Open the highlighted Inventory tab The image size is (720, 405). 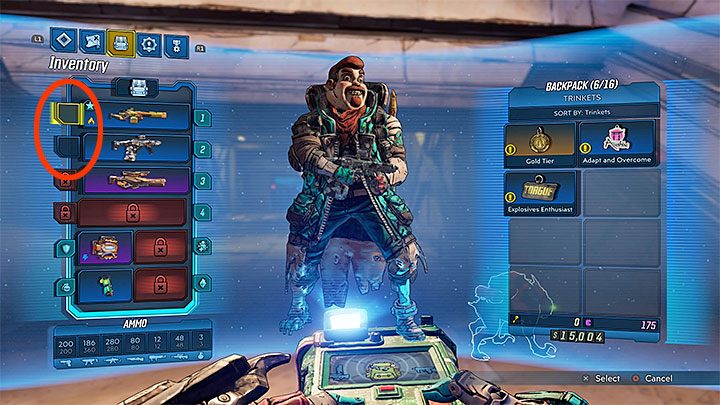pos(122,43)
